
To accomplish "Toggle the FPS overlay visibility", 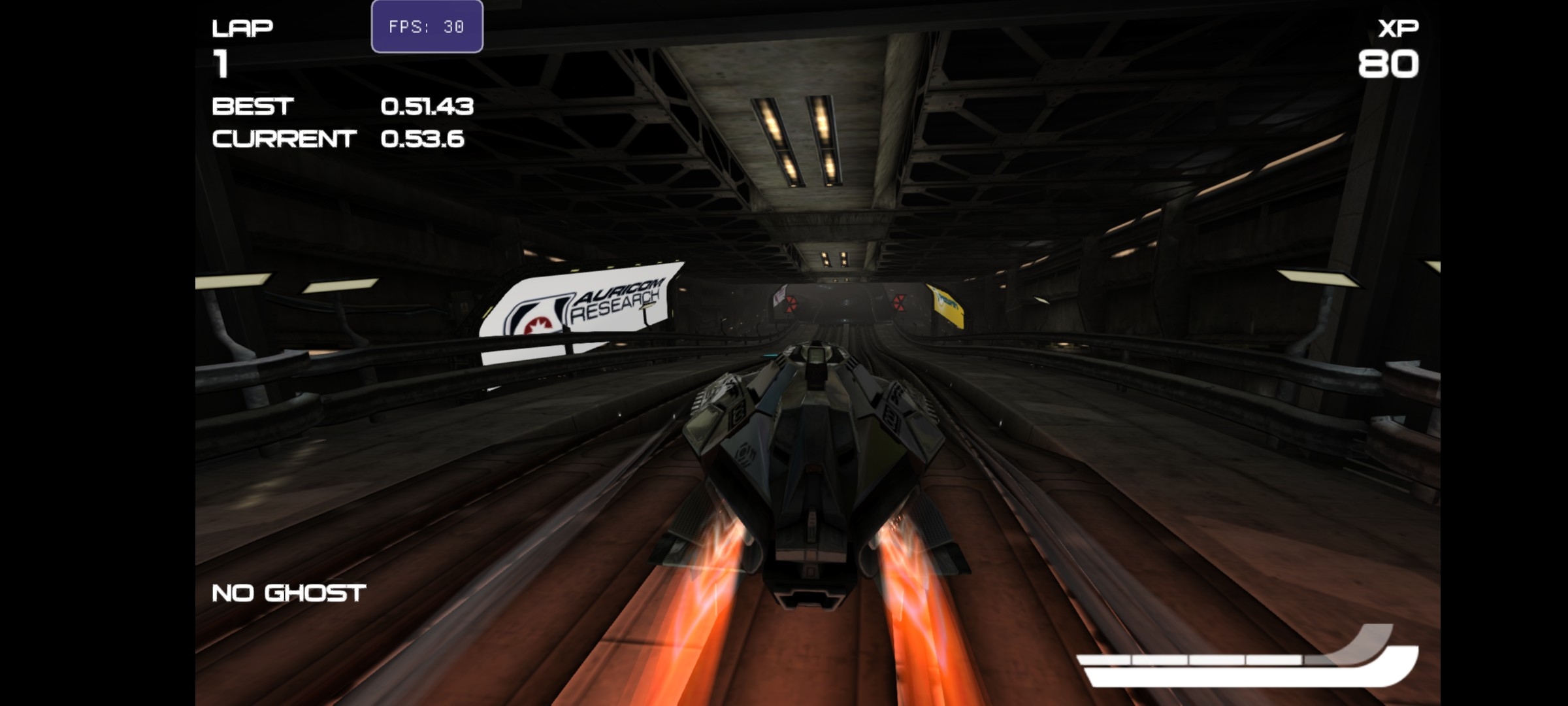I will pos(426,27).
